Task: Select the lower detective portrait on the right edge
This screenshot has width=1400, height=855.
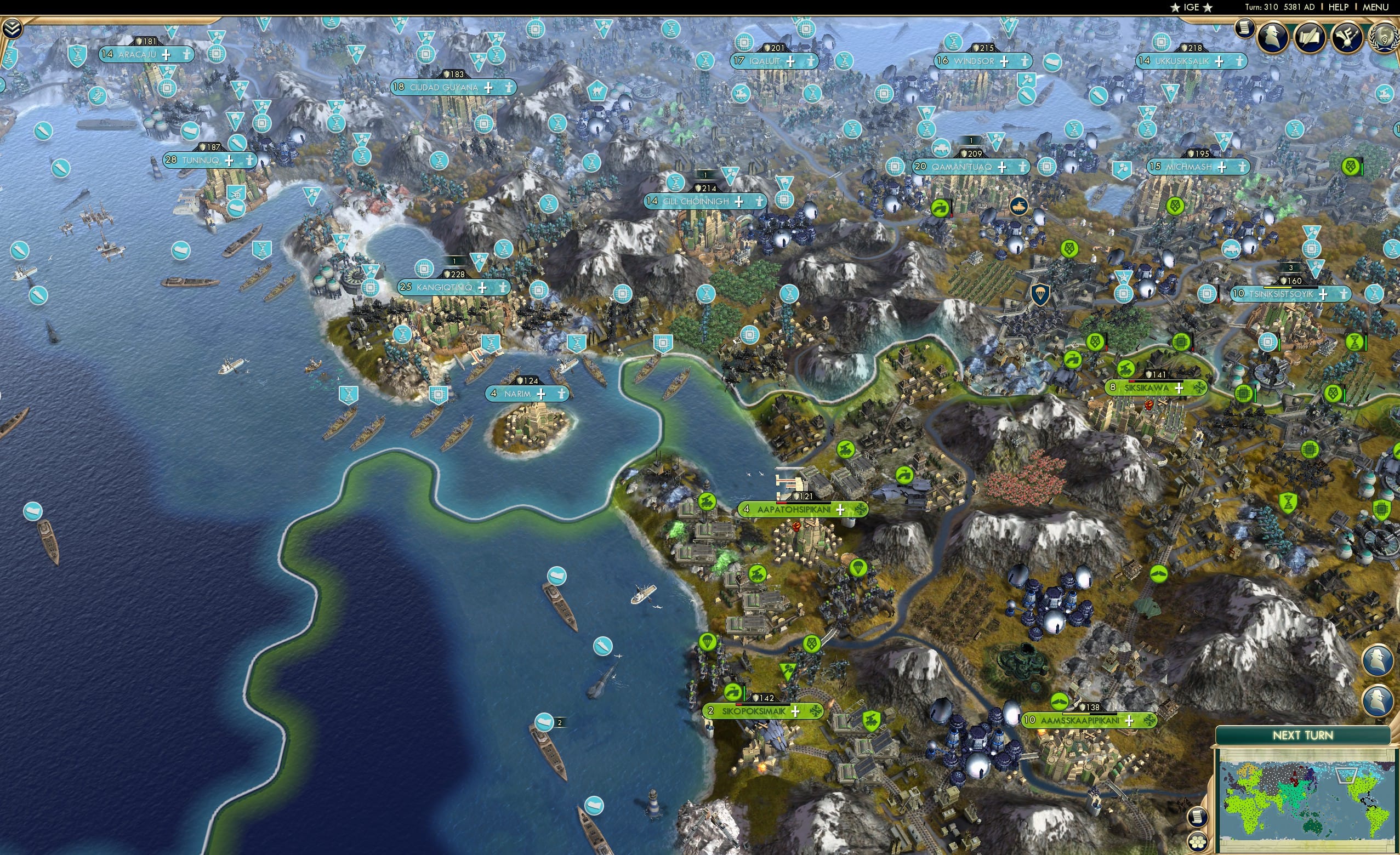Action: click(1377, 699)
